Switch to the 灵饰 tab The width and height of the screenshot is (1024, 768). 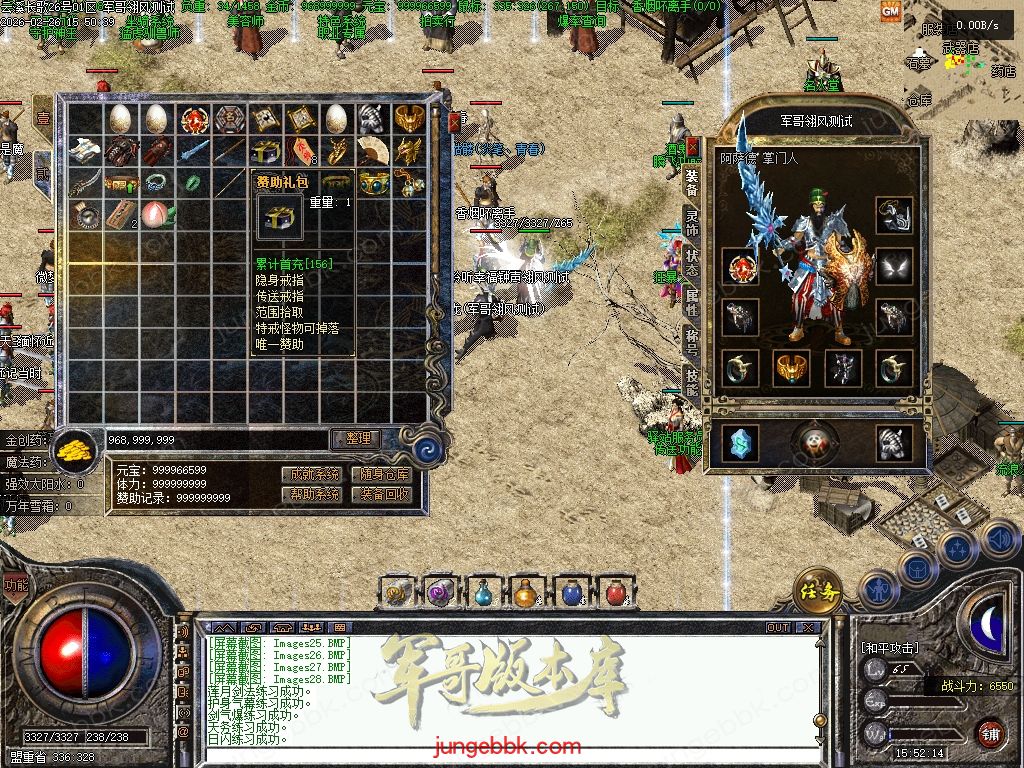tap(692, 220)
